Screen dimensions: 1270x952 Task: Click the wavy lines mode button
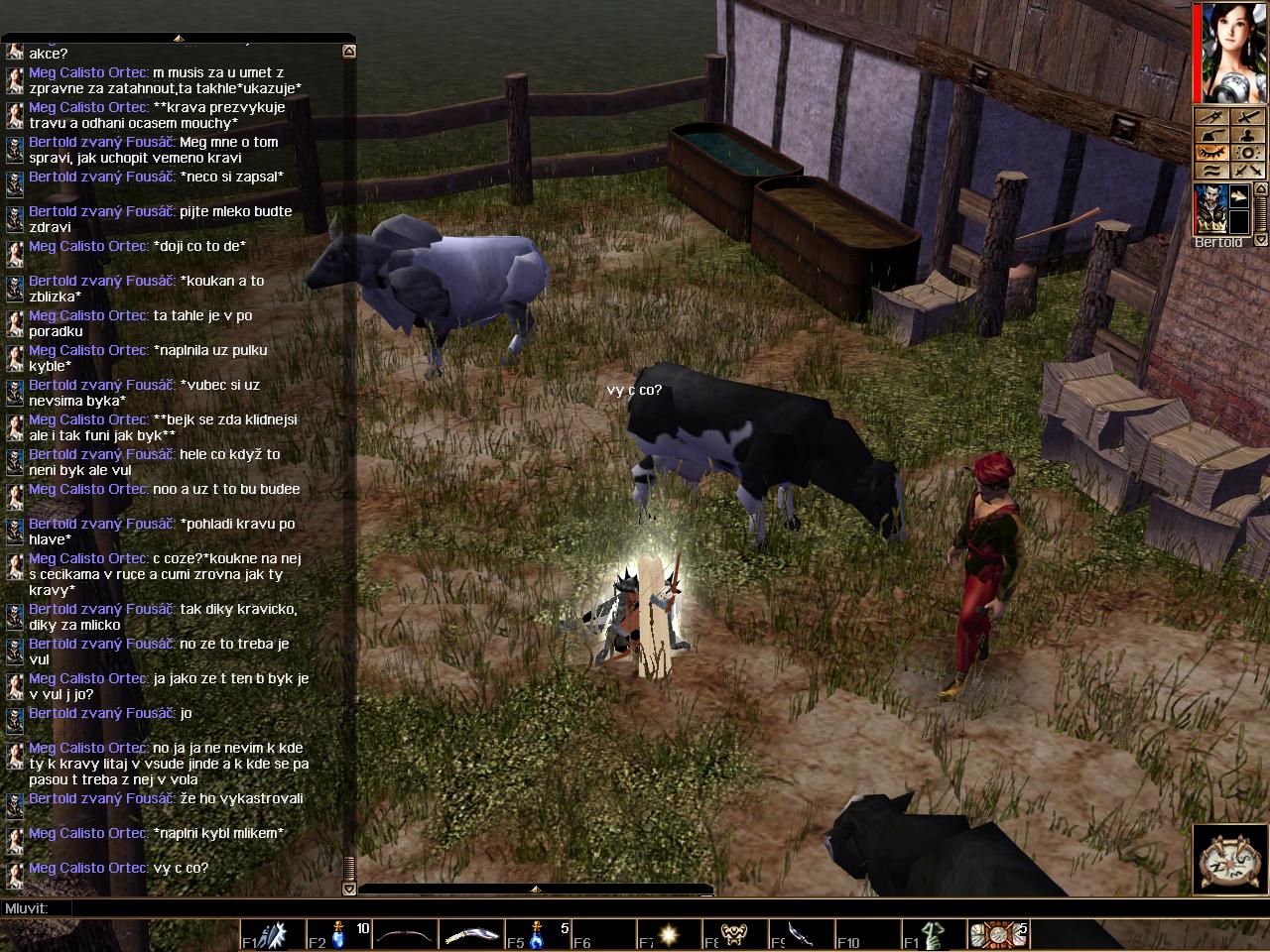coord(1212,170)
